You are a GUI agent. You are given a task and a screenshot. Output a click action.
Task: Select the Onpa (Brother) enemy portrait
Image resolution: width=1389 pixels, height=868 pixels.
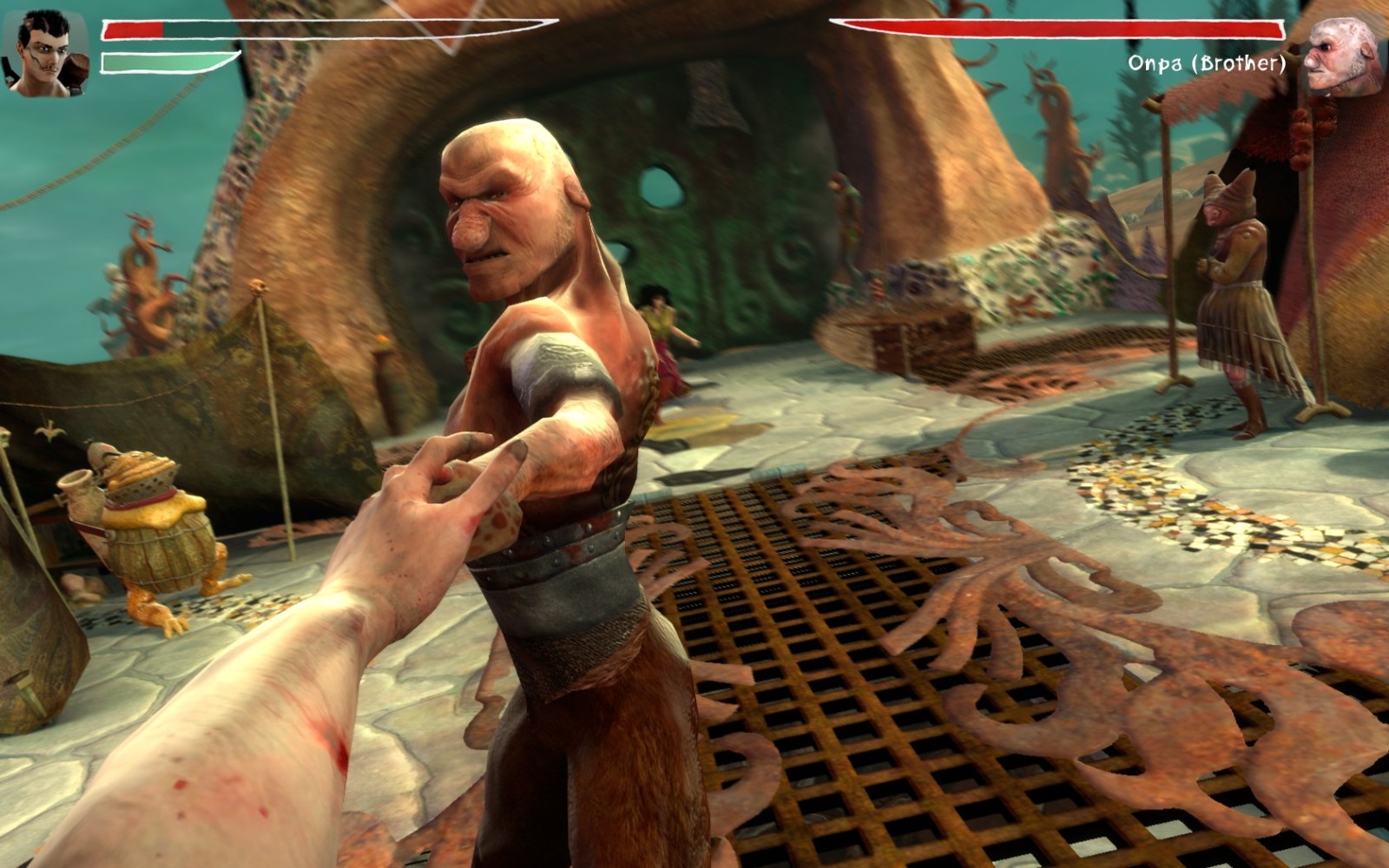tap(1340, 56)
